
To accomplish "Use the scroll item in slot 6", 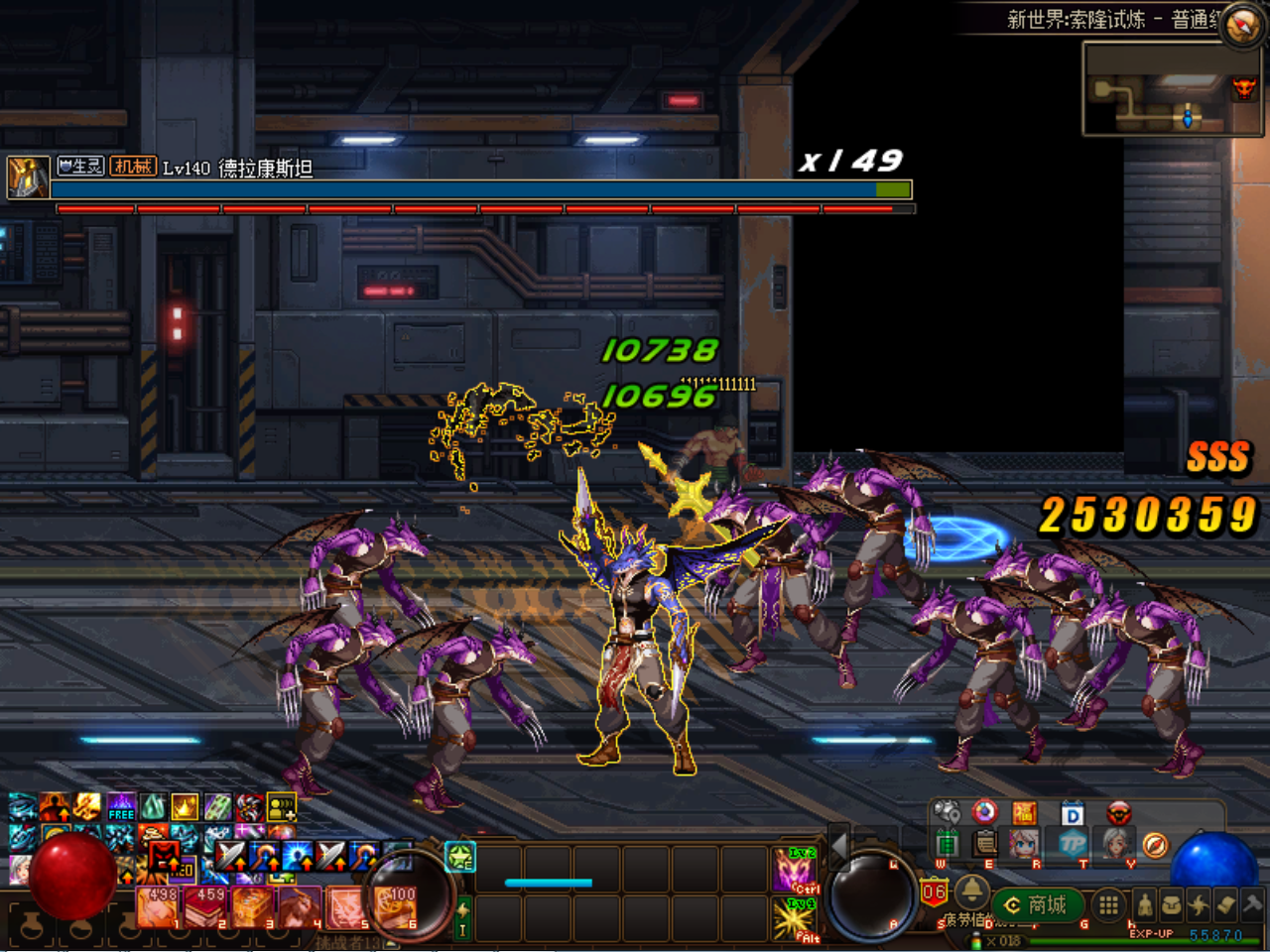I will click(396, 907).
